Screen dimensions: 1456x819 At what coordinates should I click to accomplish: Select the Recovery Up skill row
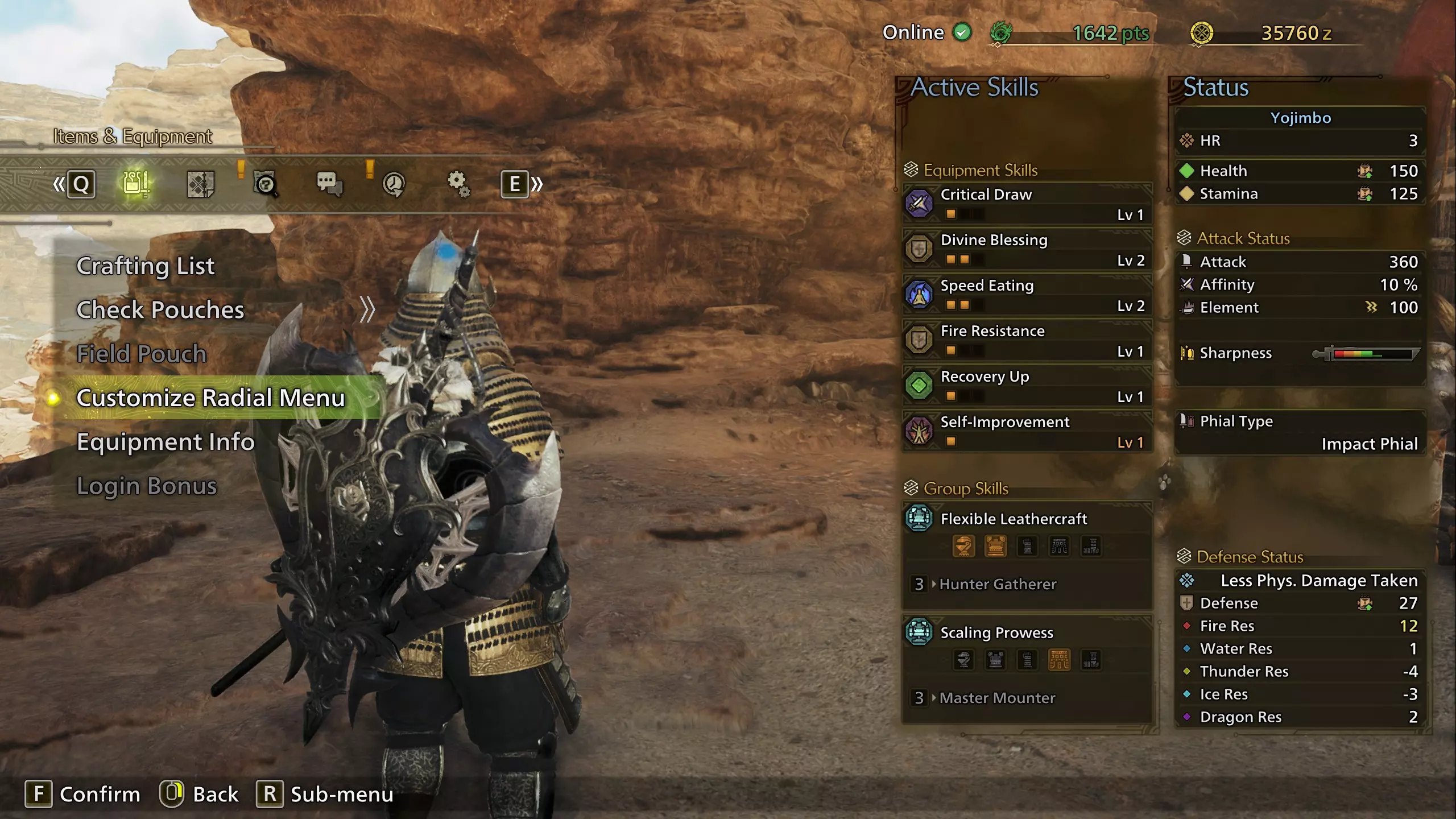1027,386
